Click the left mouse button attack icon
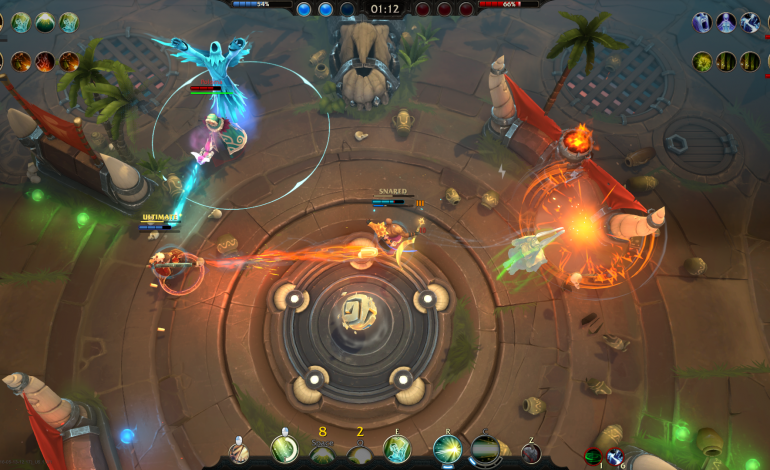The image size is (770, 470). pyautogui.click(x=239, y=452)
